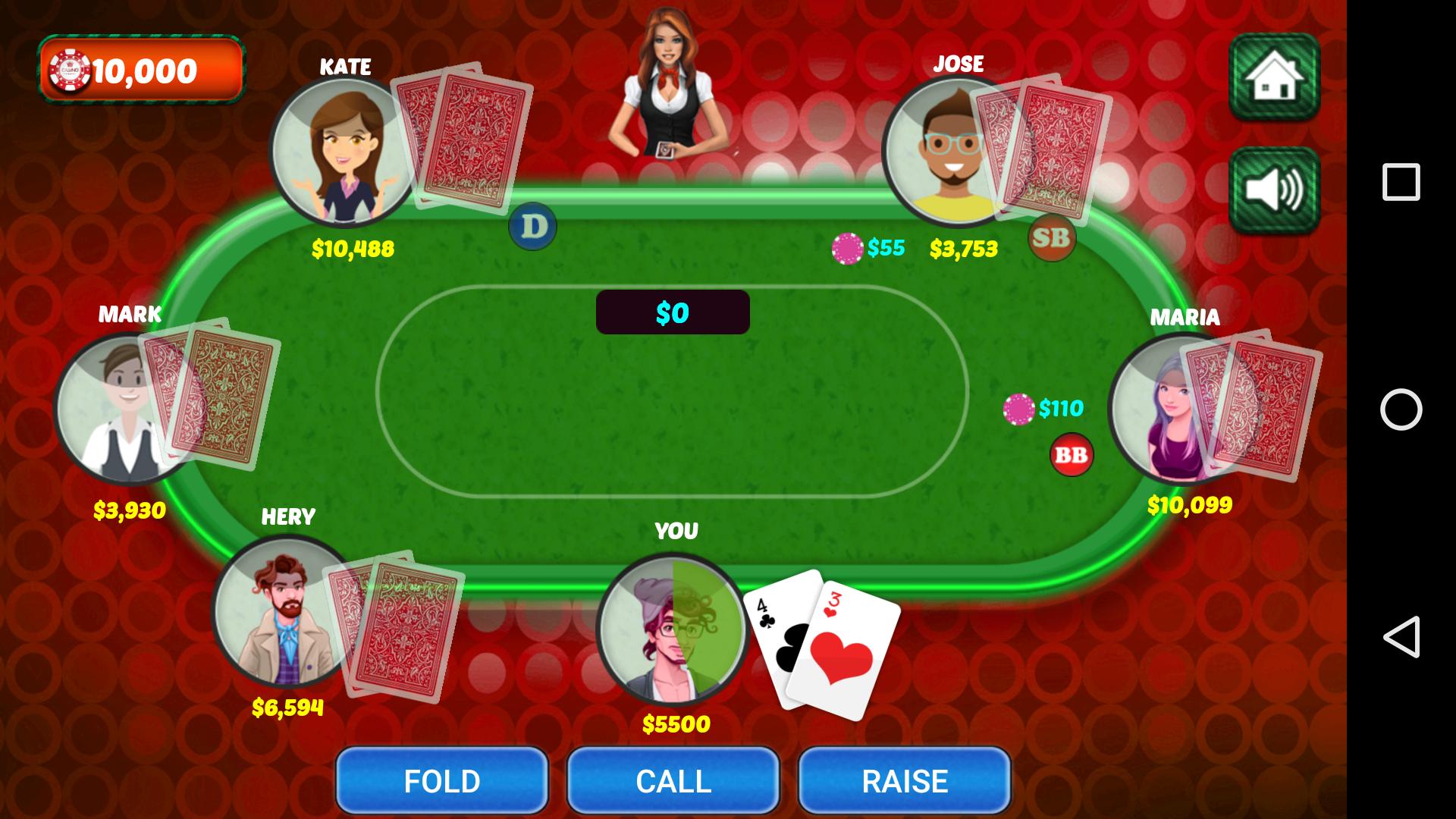Tap the pot display showing $0
1456x819 pixels.
(672, 311)
